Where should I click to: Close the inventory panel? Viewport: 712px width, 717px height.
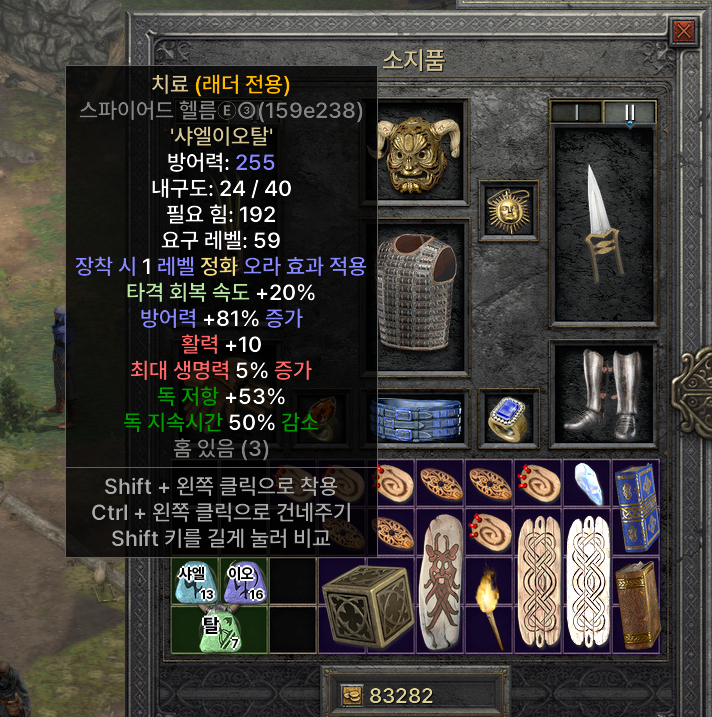684,33
